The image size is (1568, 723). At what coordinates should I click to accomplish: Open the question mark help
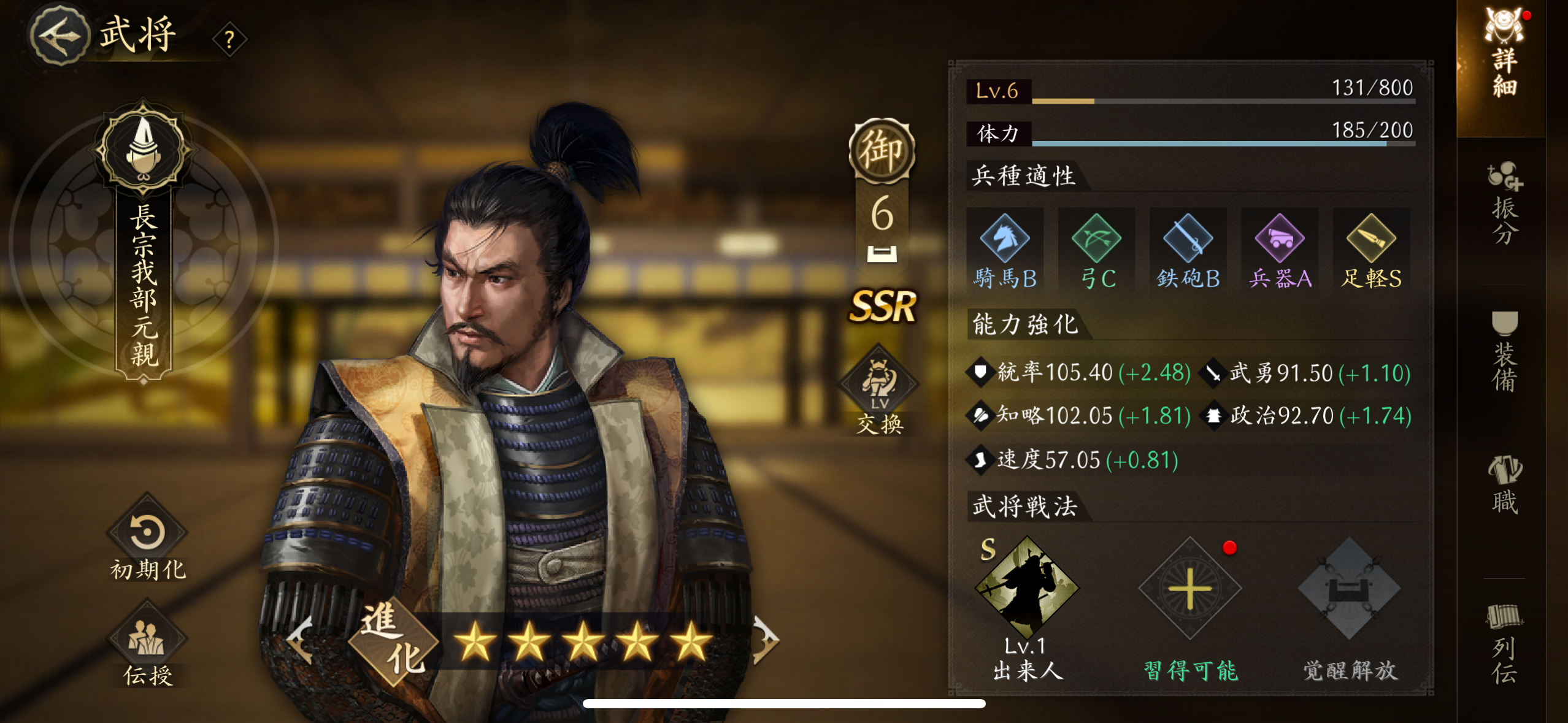[x=229, y=40]
